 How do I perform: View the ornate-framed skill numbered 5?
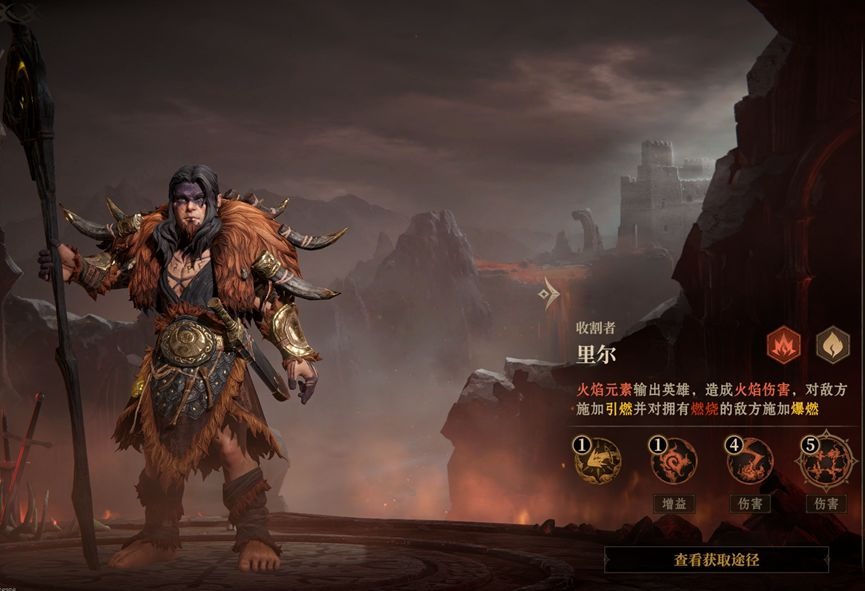tap(825, 460)
